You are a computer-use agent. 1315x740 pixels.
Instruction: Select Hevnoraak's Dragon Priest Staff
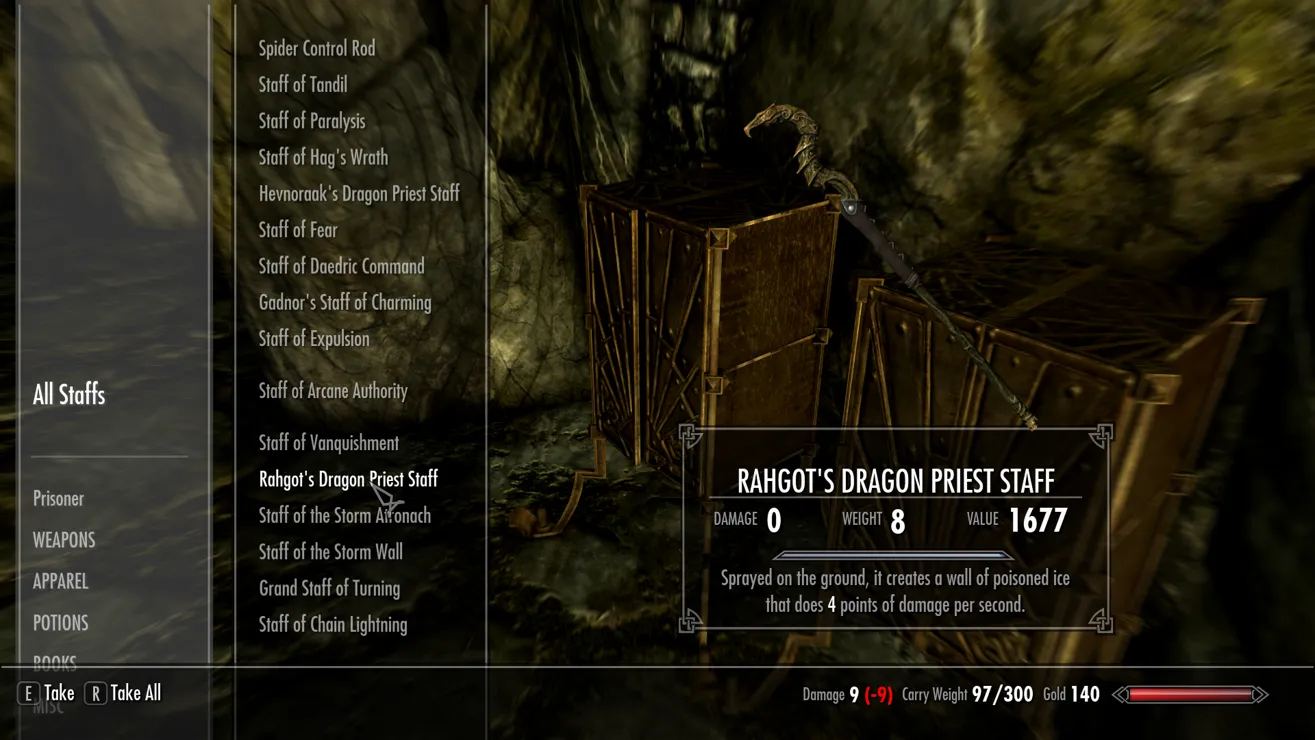[359, 194]
